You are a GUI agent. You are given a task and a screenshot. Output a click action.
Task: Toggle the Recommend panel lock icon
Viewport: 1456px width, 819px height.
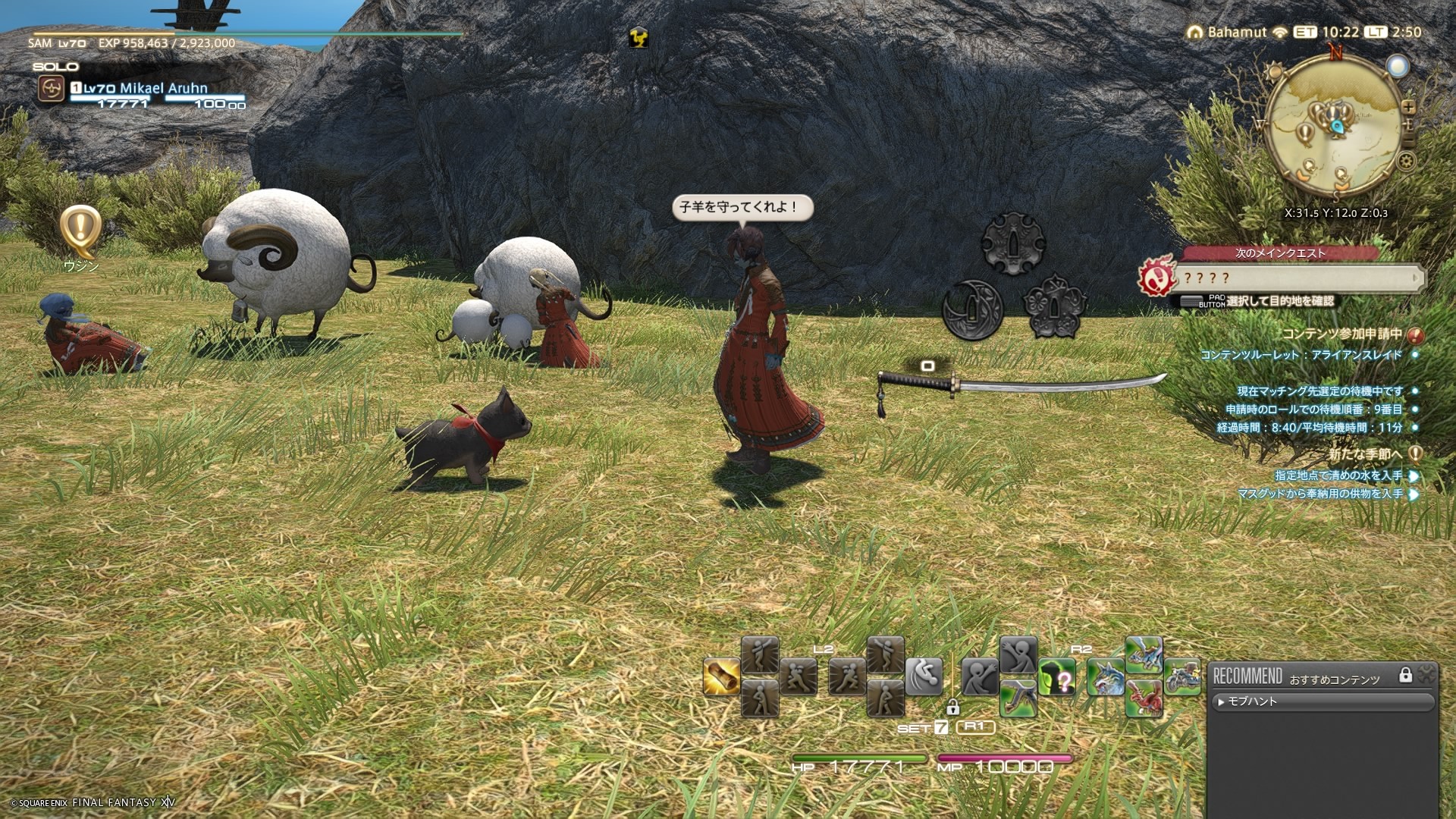(1405, 675)
